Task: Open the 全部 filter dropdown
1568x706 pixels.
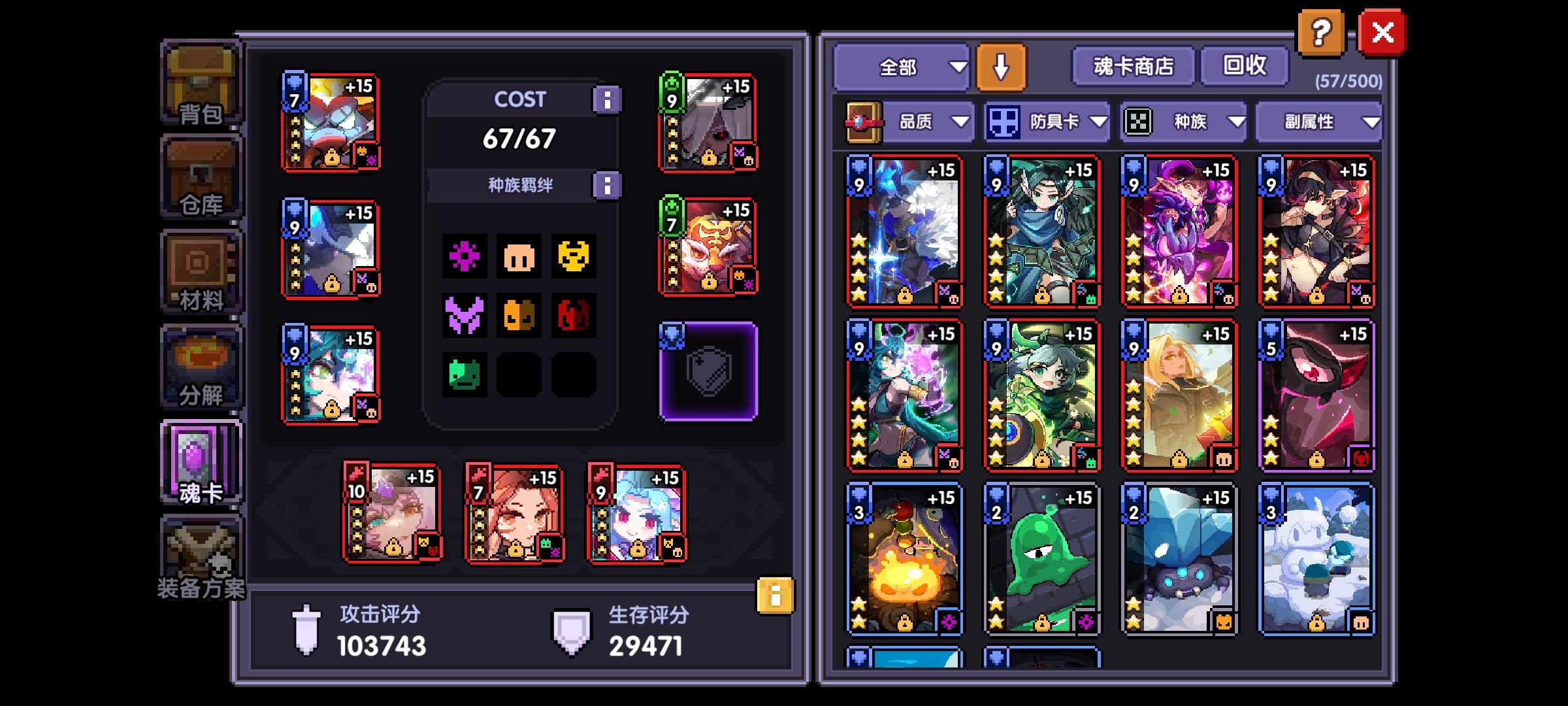Action: pyautogui.click(x=903, y=66)
